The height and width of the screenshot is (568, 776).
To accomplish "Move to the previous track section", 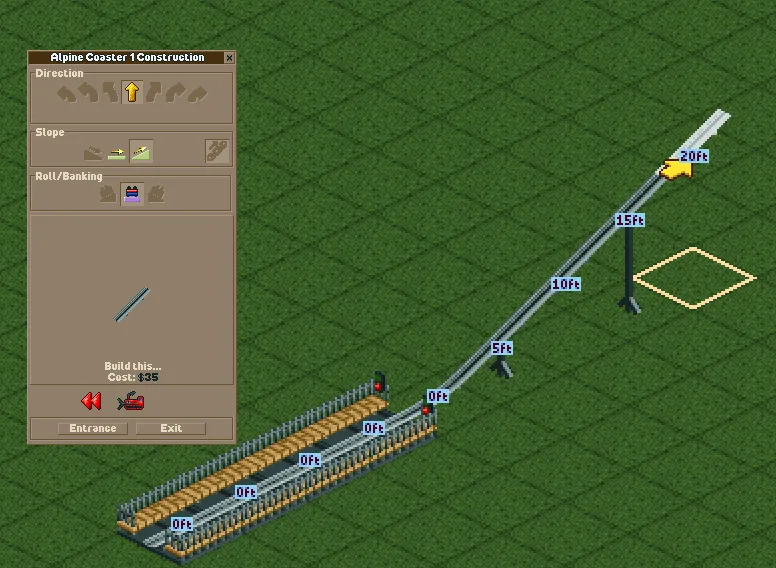I will [92, 402].
